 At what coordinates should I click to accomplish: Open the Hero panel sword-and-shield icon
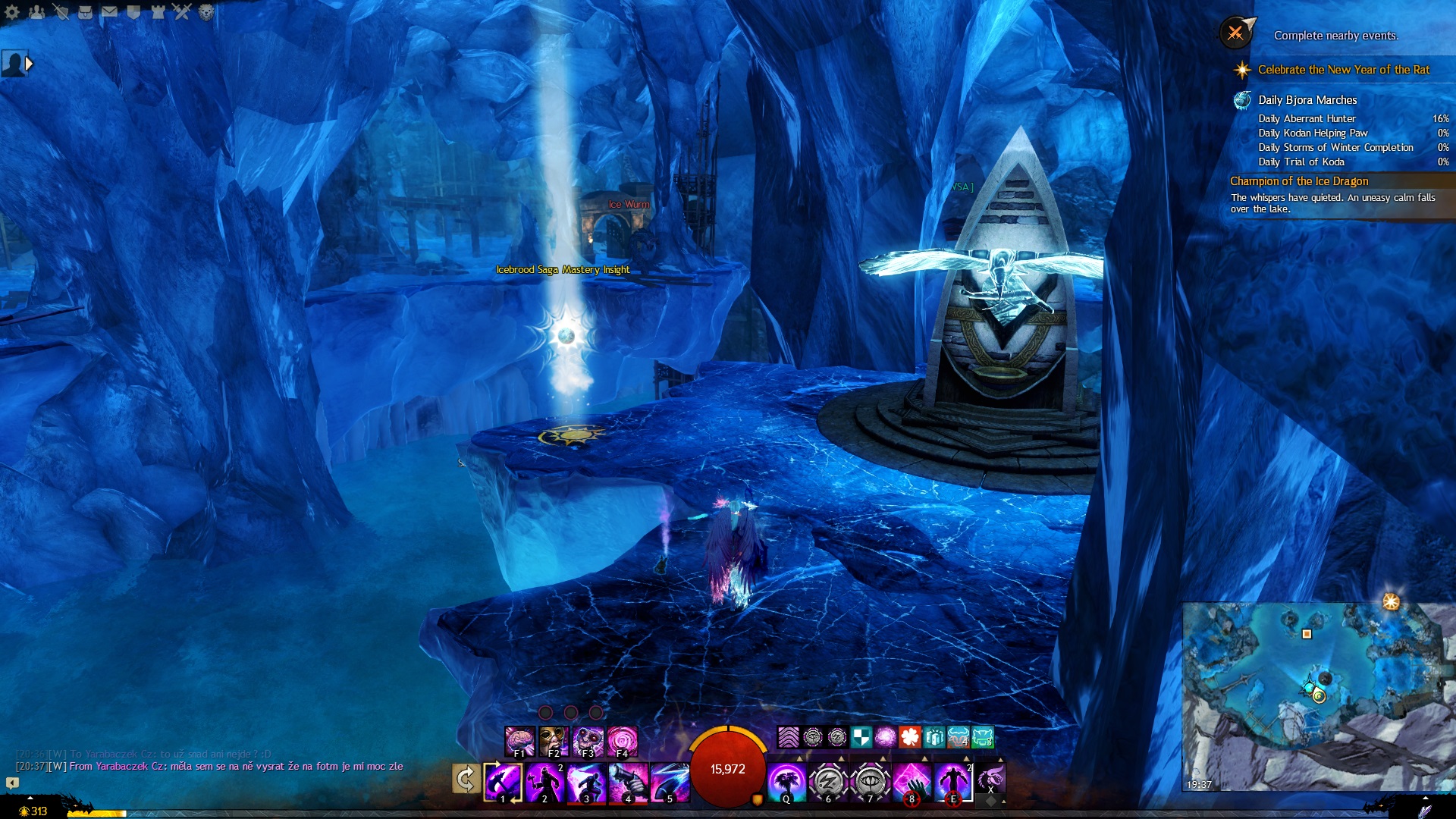click(61, 12)
